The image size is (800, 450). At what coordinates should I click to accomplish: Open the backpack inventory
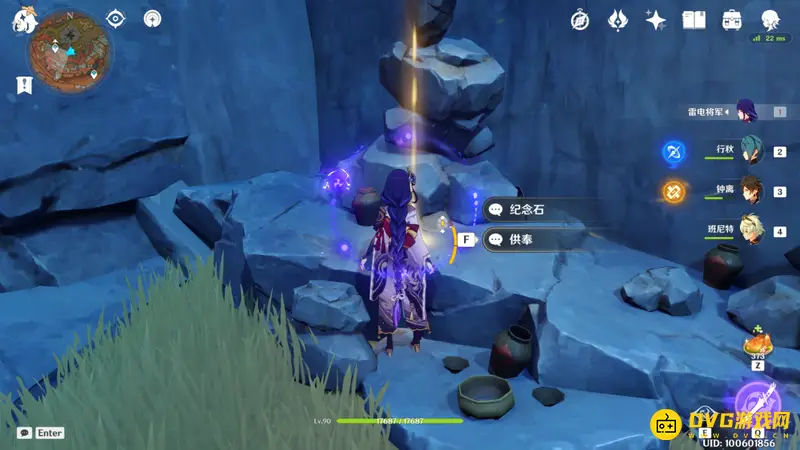732,19
